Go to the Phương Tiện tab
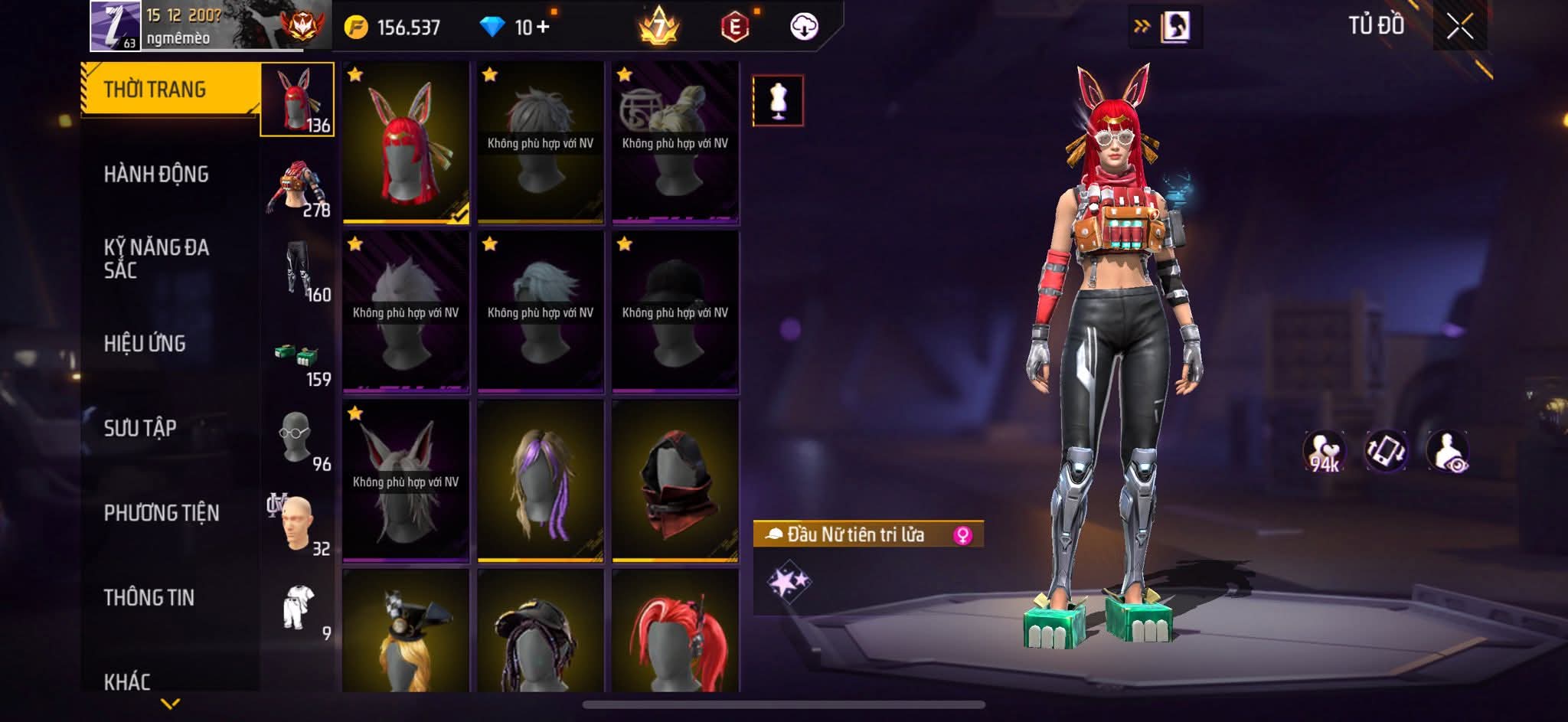This screenshot has width=1568, height=722. tap(162, 513)
